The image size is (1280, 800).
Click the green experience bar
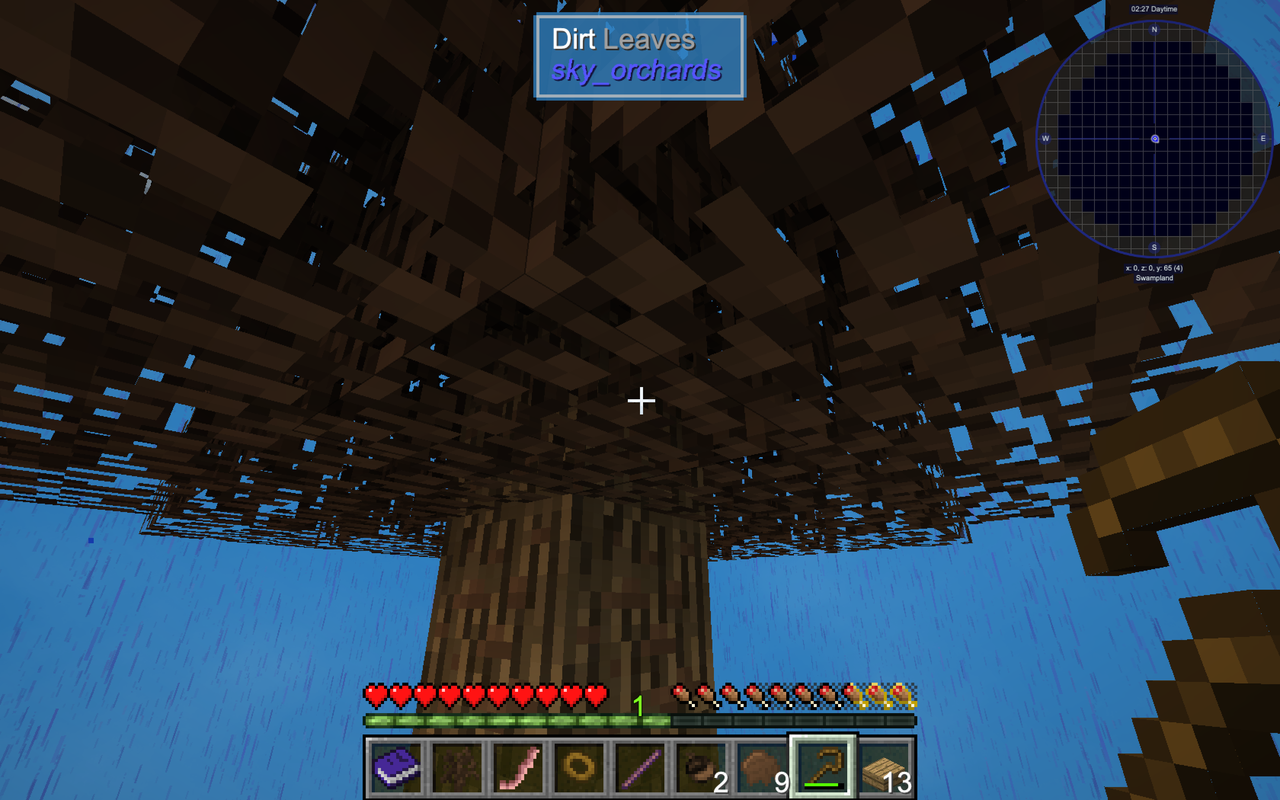[x=520, y=719]
